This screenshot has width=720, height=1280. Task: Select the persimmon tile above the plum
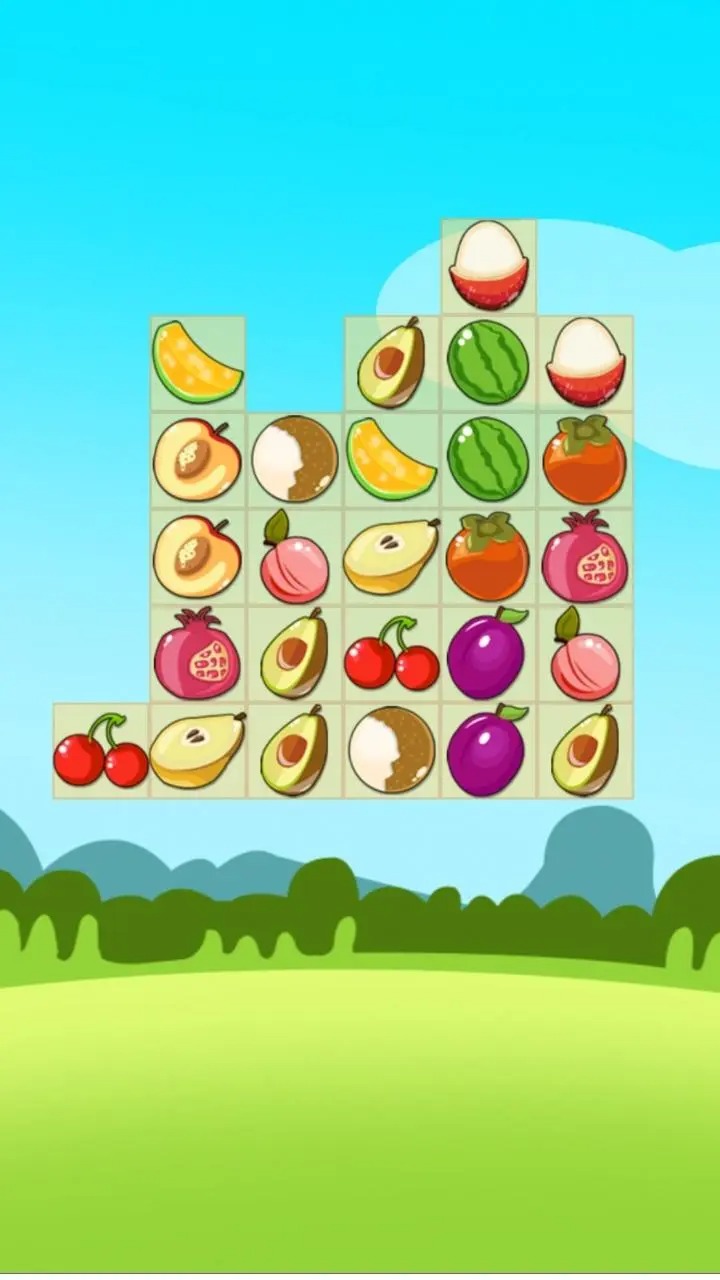(x=488, y=556)
